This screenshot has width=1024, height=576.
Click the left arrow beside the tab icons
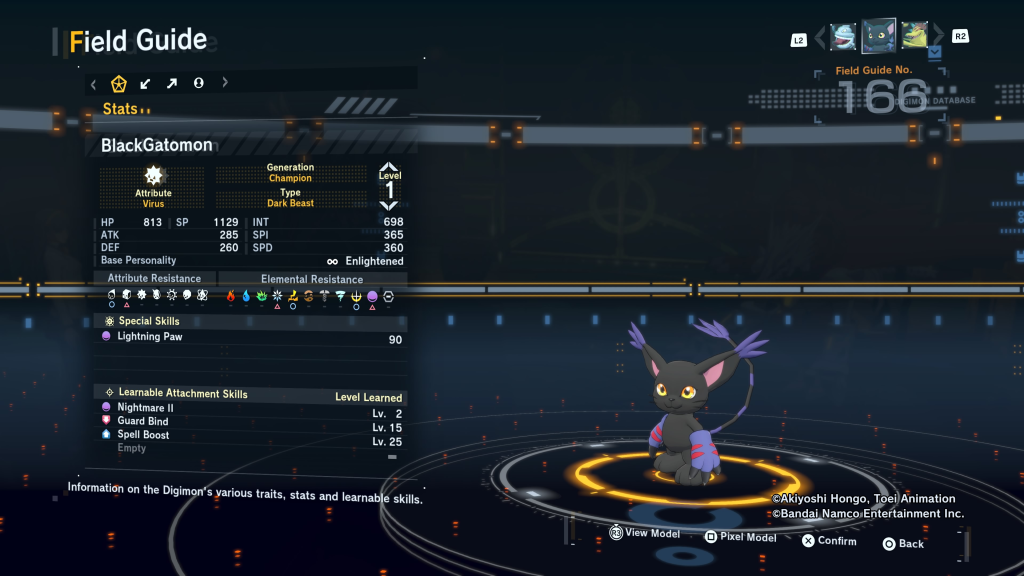[x=93, y=84]
